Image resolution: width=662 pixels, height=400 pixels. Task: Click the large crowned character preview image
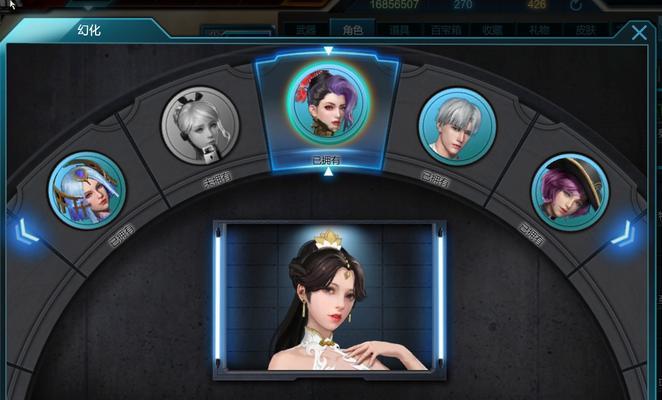[x=329, y=300]
